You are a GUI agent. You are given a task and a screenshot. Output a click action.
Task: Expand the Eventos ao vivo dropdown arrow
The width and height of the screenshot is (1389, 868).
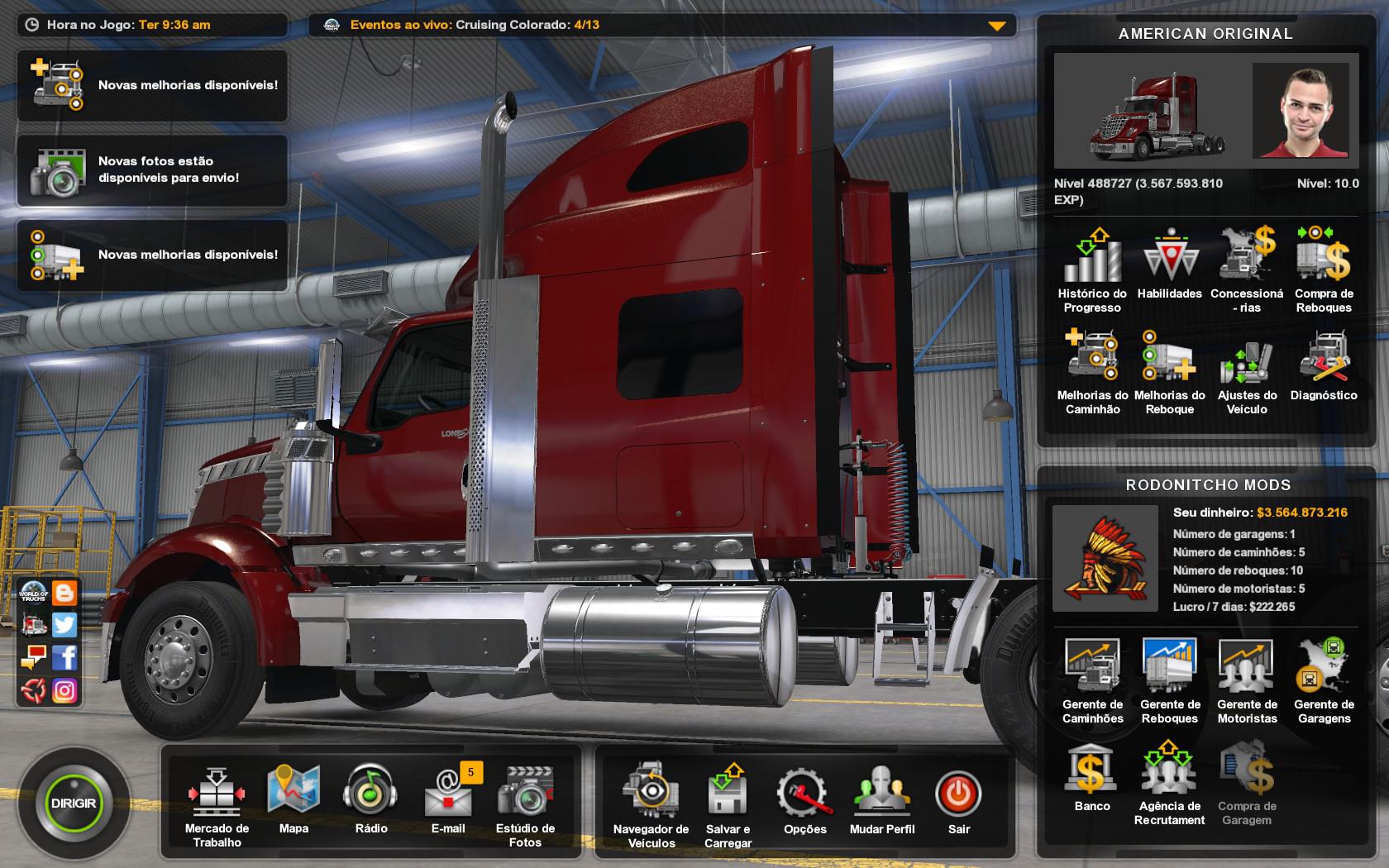point(997,26)
